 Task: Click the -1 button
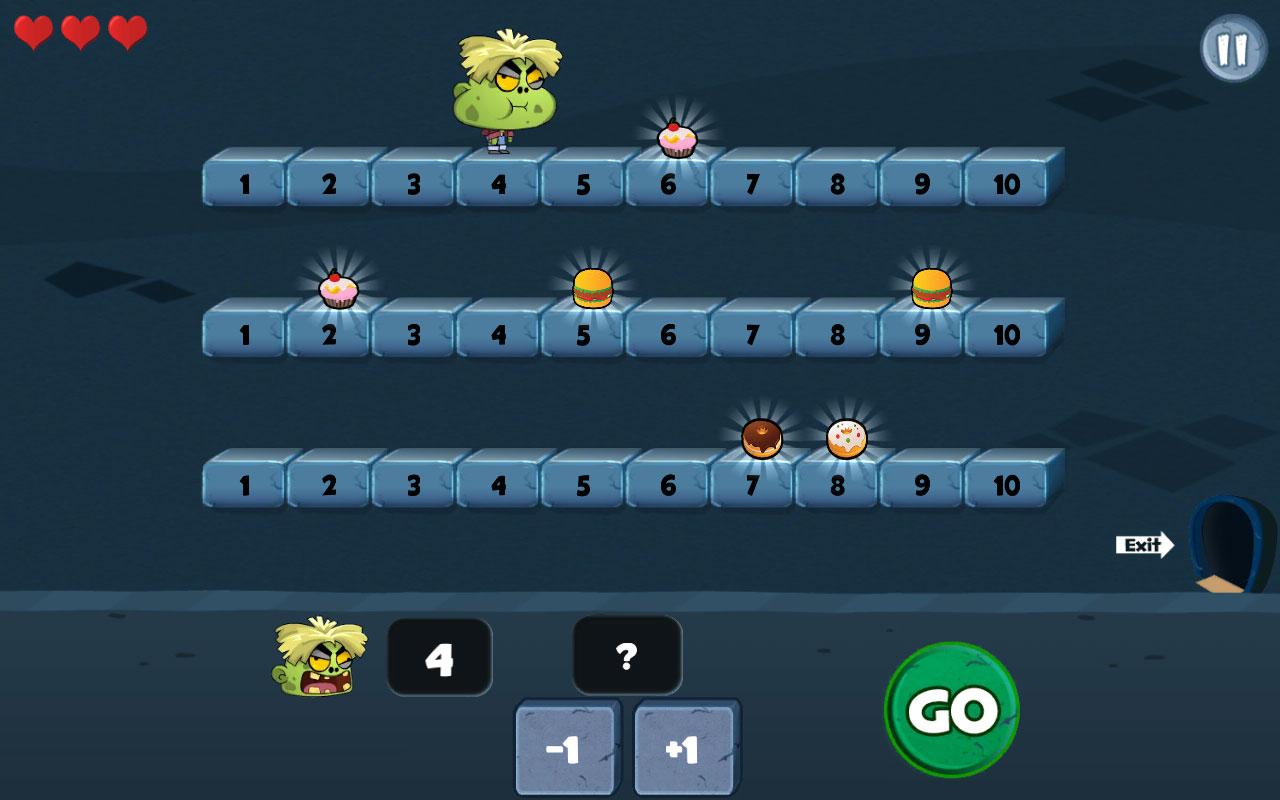pos(565,745)
